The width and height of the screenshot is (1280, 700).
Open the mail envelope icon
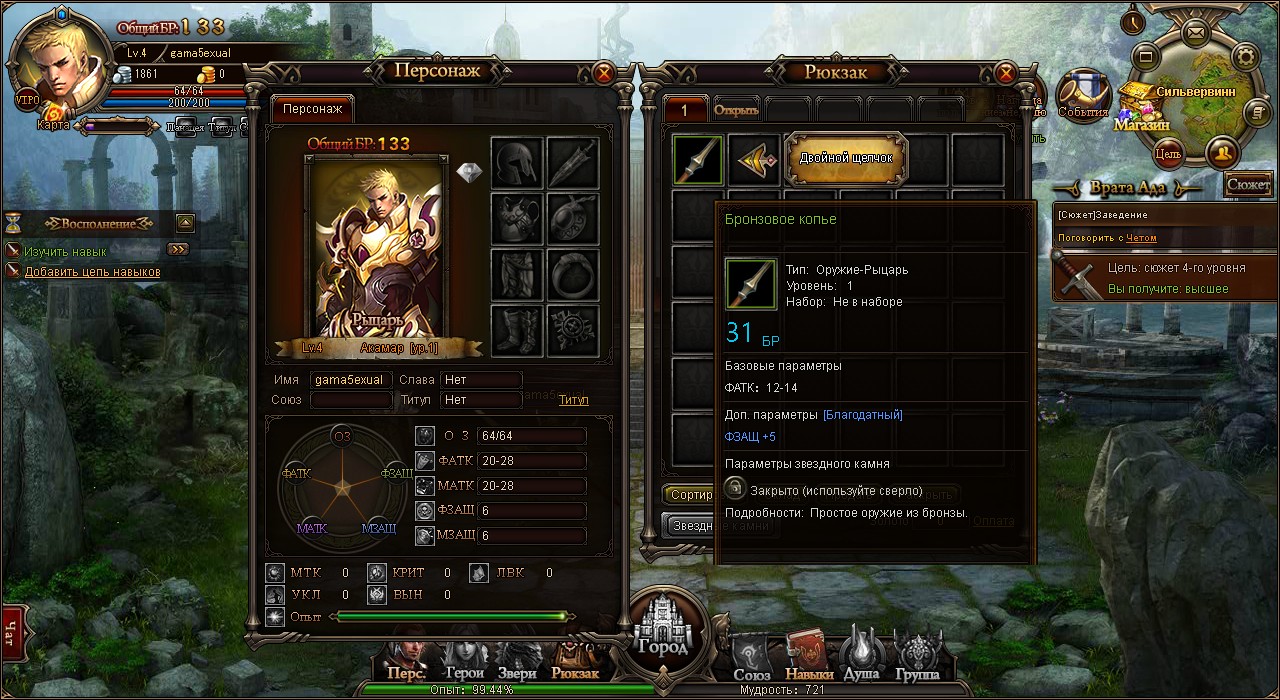pos(1194,32)
